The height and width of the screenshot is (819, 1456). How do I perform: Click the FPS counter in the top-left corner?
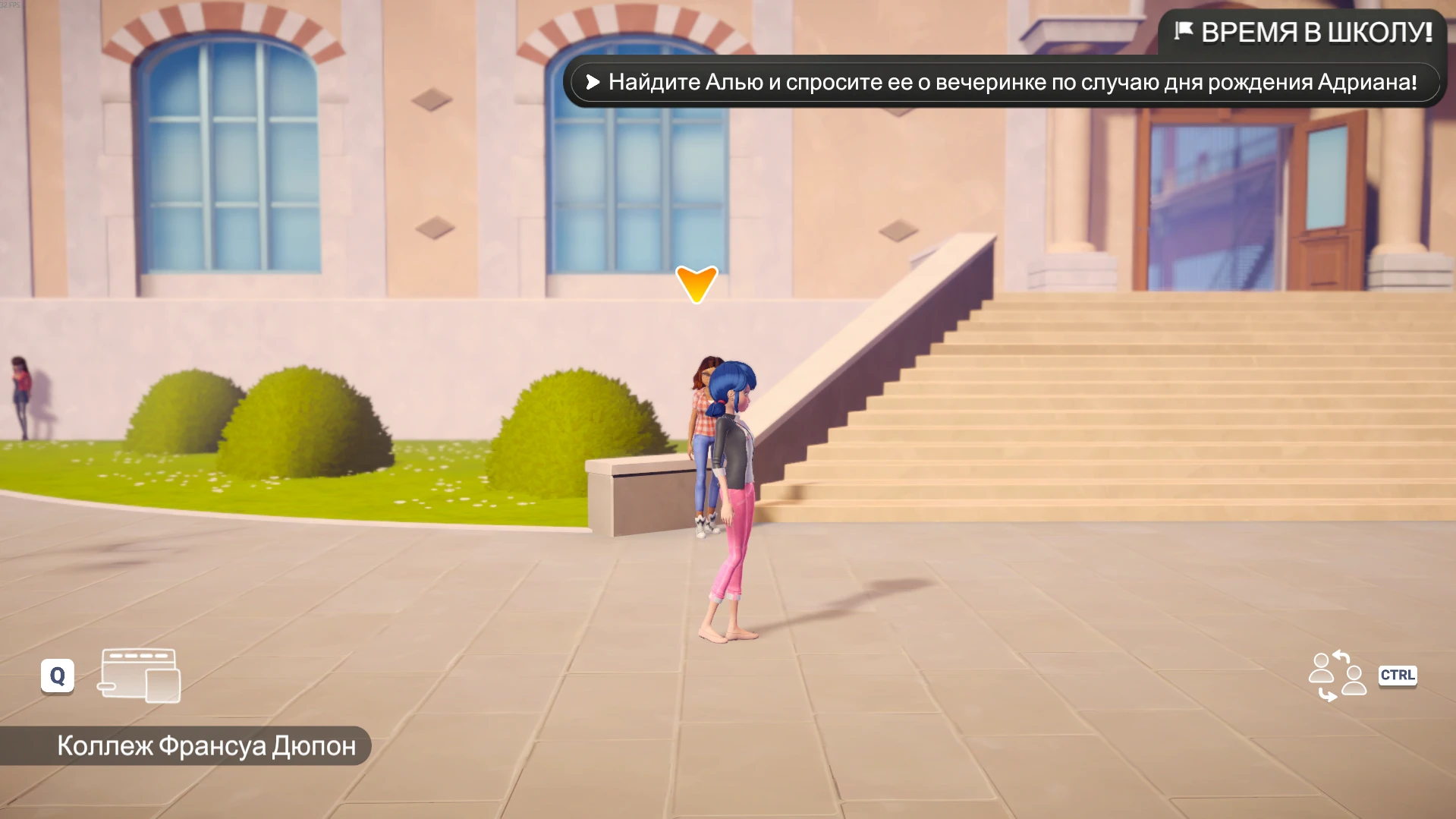coord(11,6)
